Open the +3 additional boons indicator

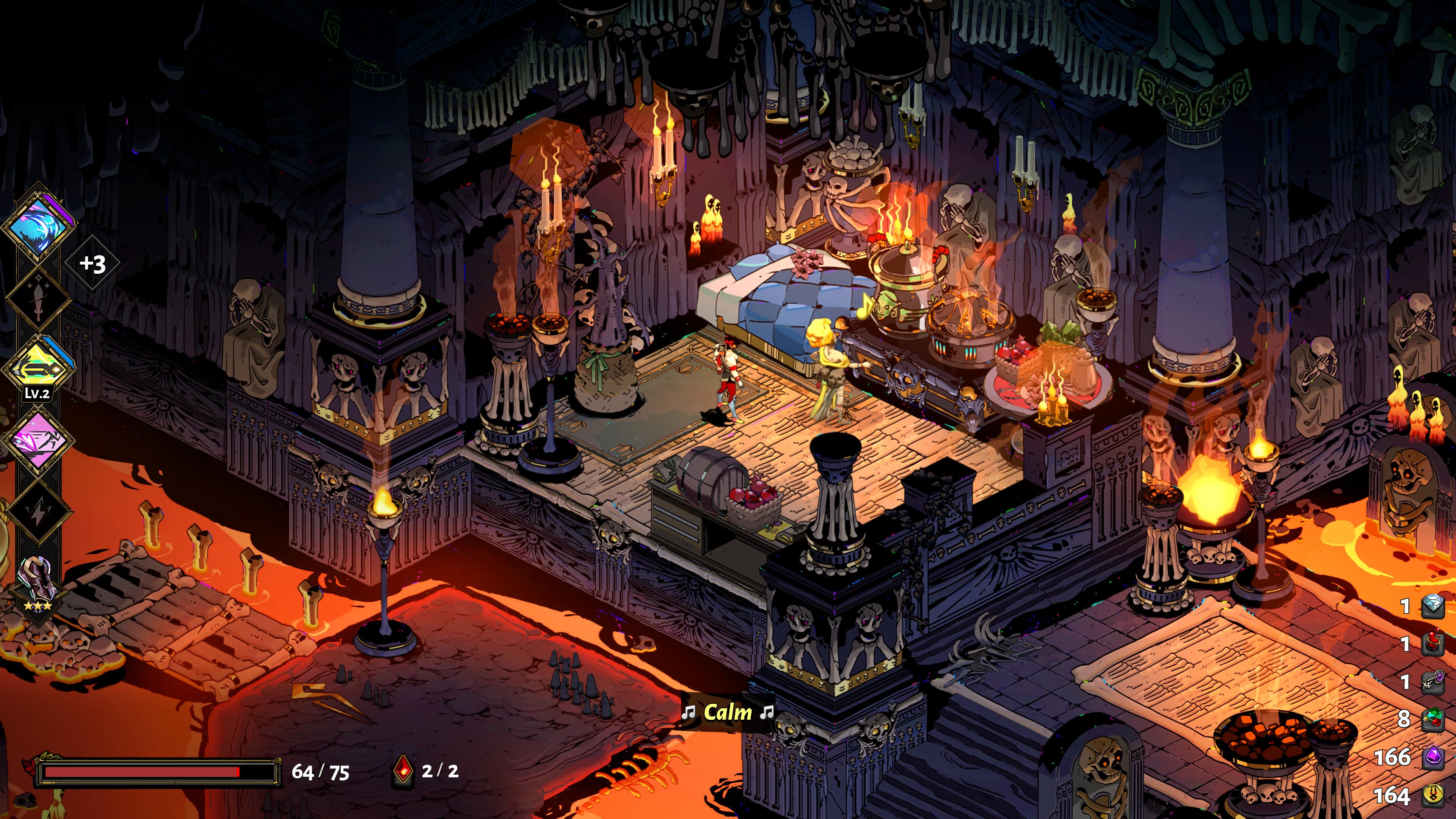[93, 264]
